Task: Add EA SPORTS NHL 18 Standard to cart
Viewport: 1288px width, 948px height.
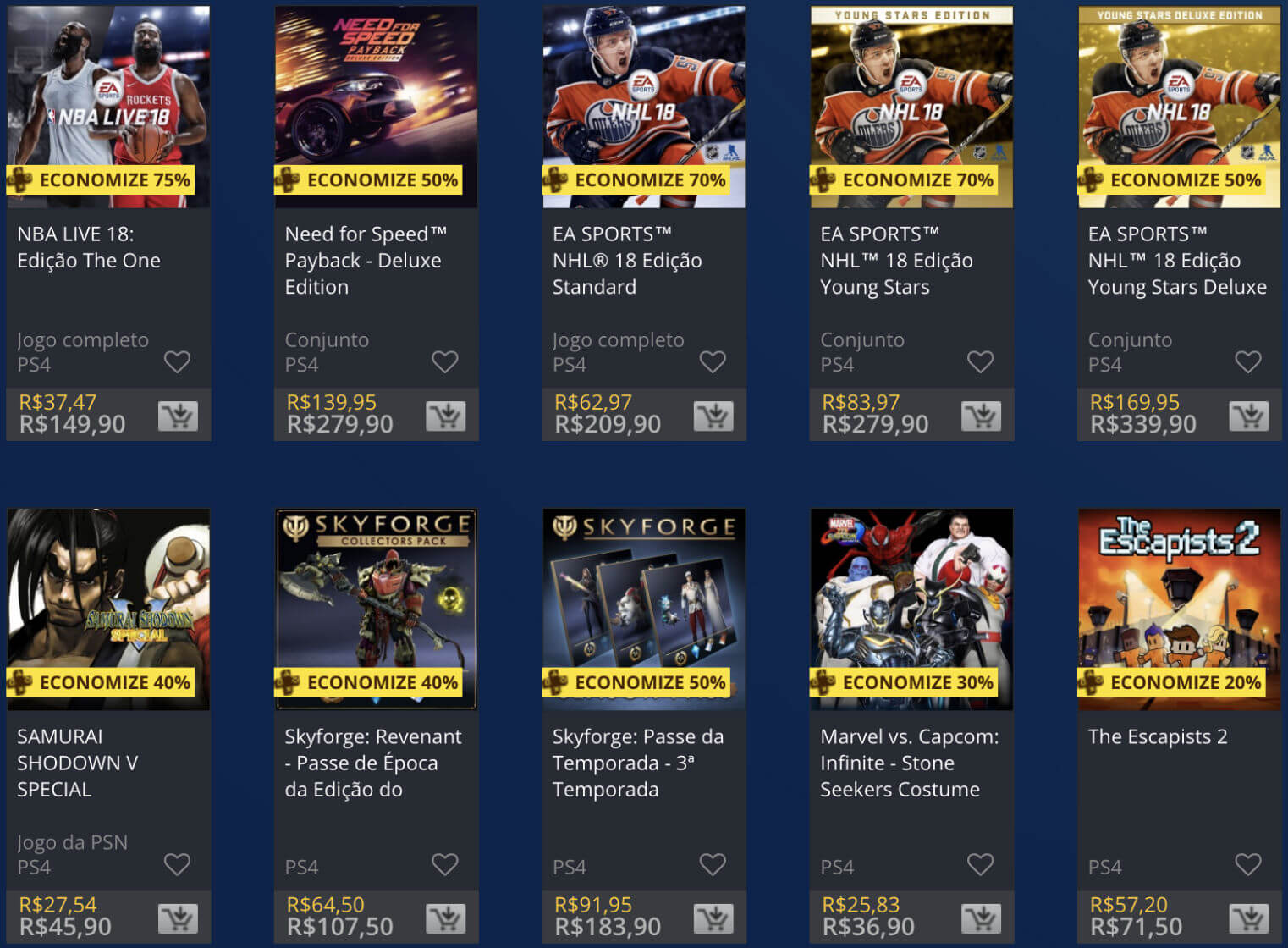Action: point(713,415)
